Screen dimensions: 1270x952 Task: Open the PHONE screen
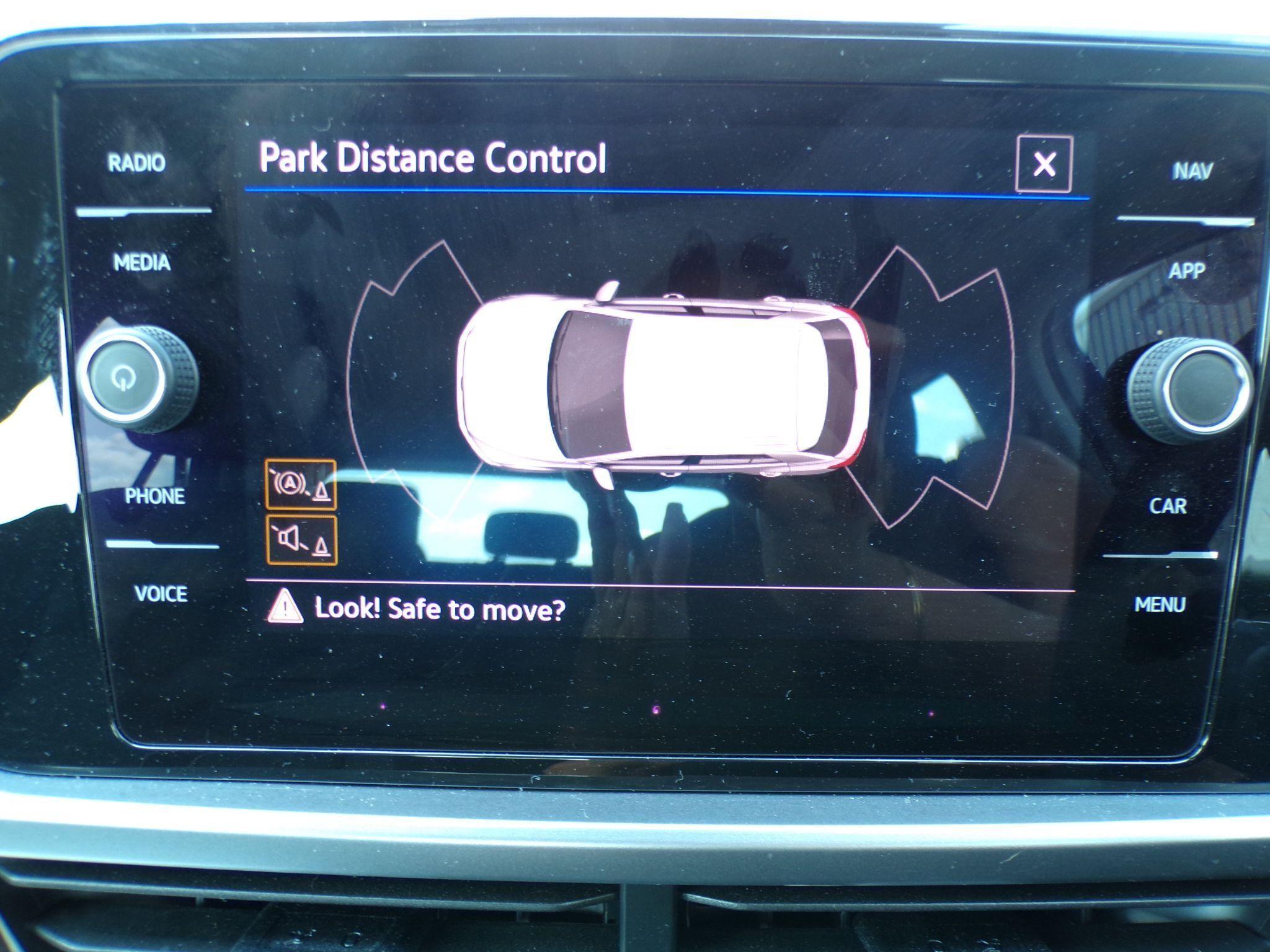pyautogui.click(x=155, y=496)
